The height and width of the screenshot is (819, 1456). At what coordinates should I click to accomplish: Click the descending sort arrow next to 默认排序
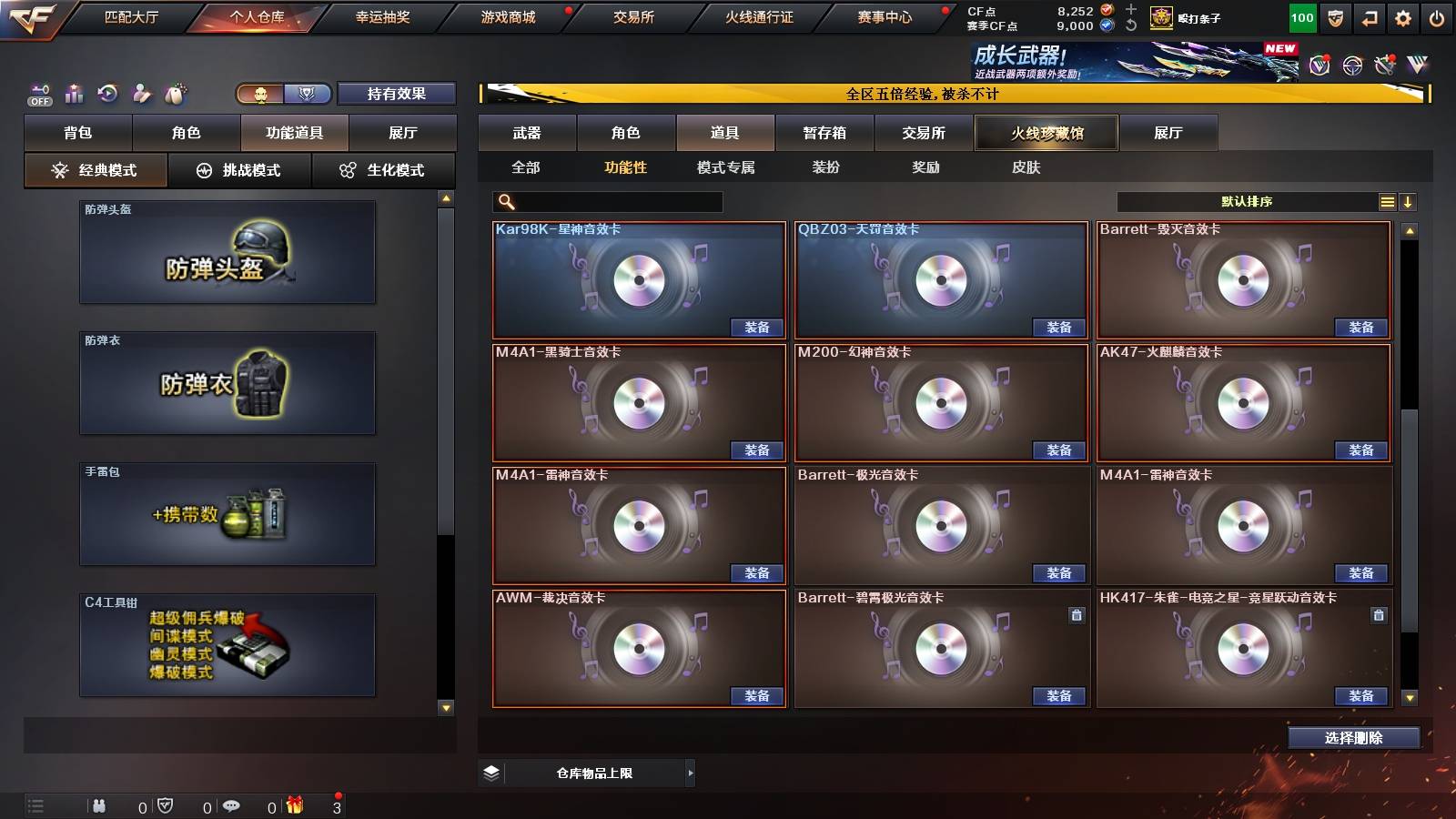[1409, 201]
